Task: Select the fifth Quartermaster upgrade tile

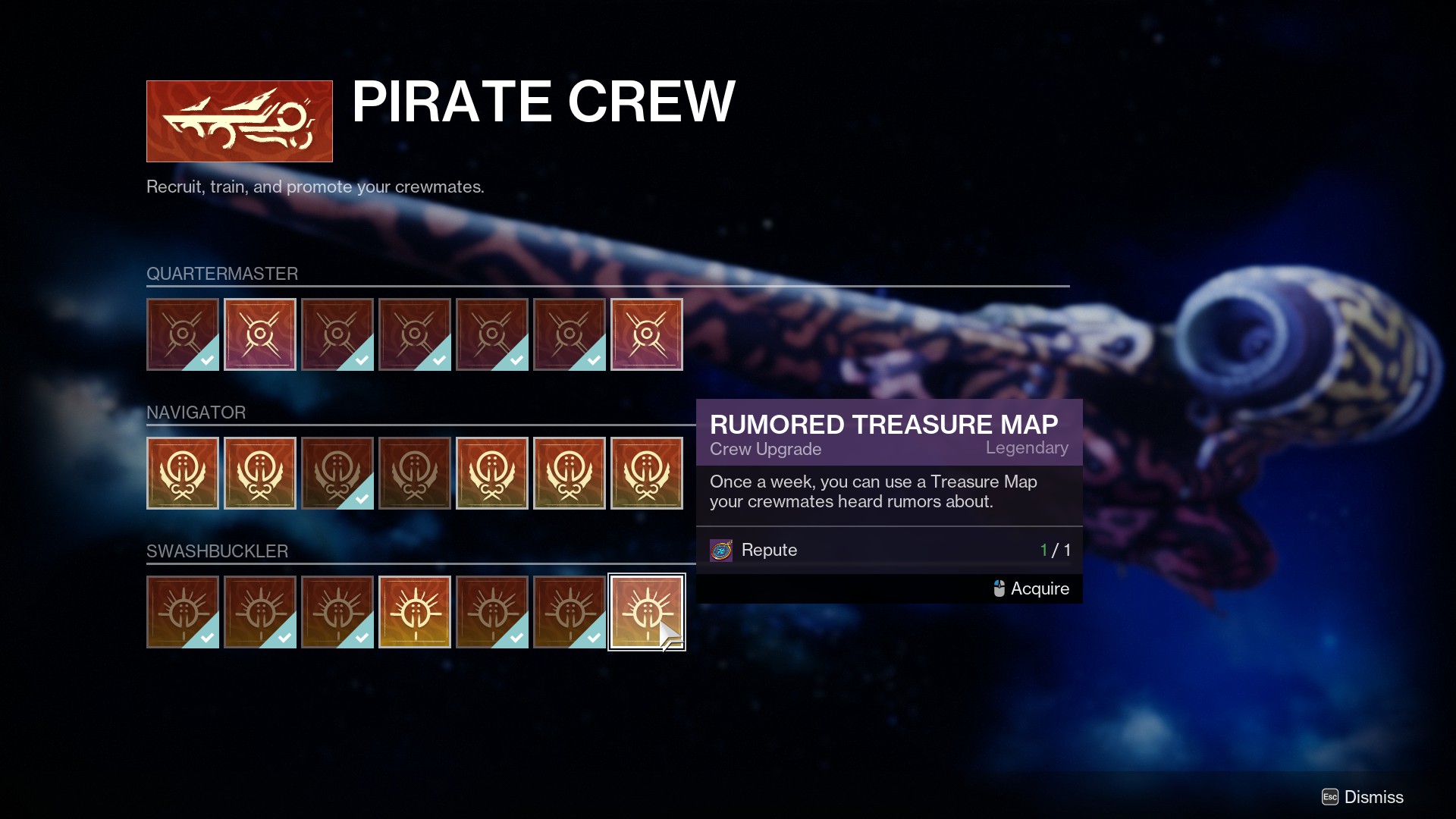Action: pyautogui.click(x=492, y=334)
